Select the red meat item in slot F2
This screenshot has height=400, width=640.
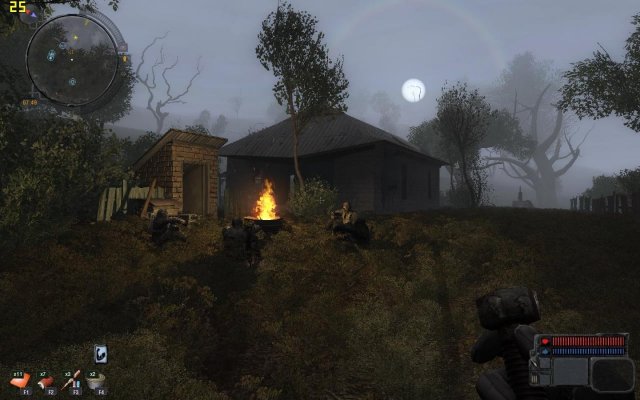(x=47, y=381)
